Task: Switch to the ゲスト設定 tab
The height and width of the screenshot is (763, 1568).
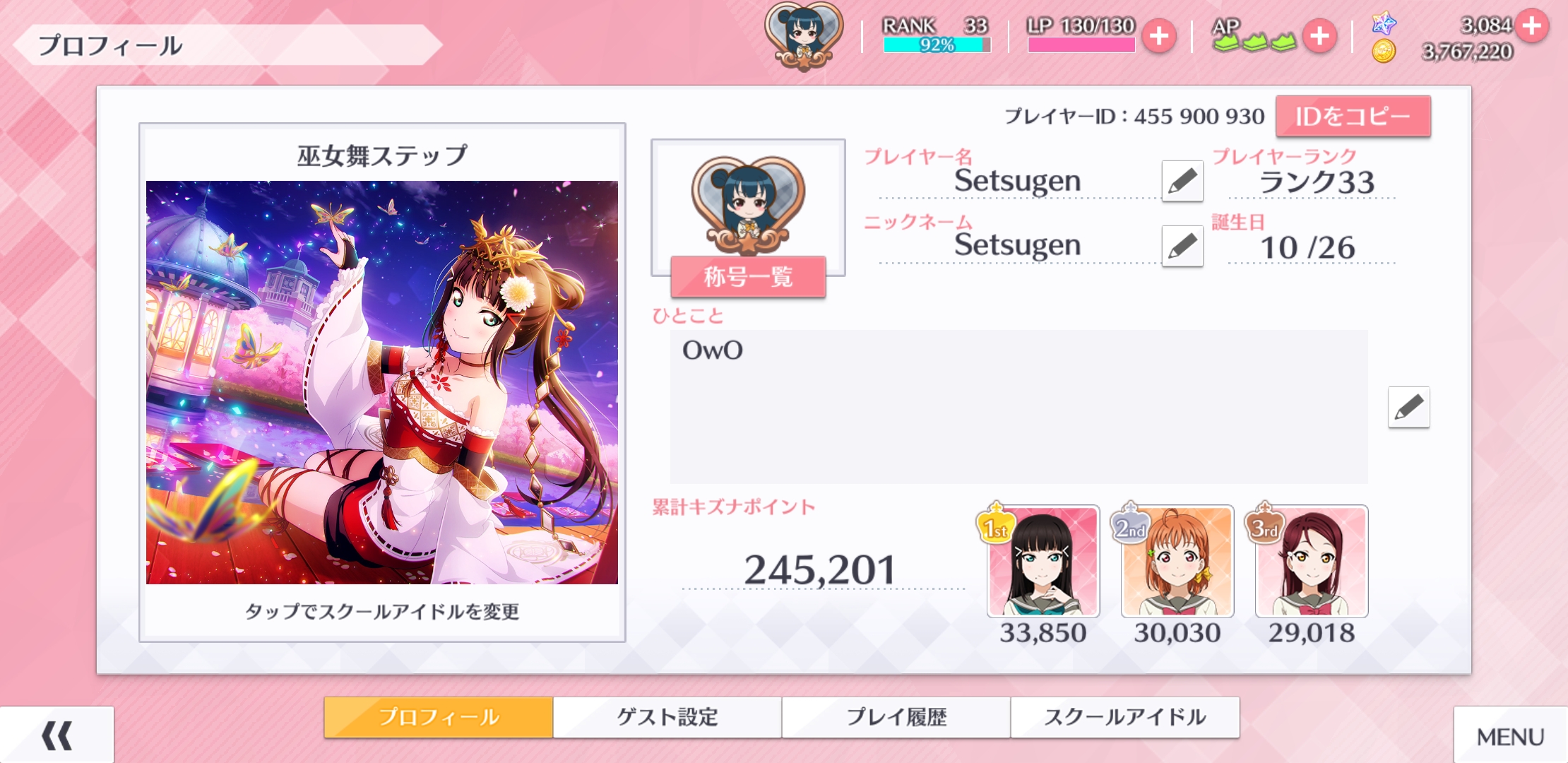Action: [x=667, y=717]
